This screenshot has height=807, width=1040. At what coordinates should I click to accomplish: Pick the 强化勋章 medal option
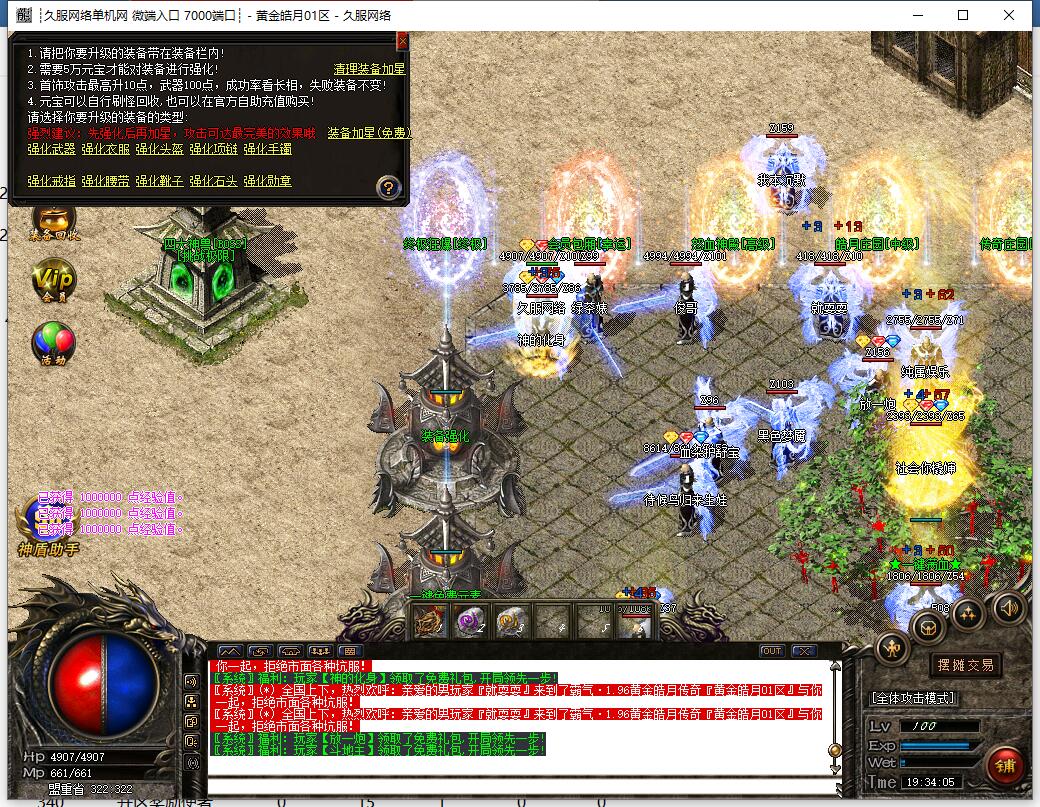267,181
